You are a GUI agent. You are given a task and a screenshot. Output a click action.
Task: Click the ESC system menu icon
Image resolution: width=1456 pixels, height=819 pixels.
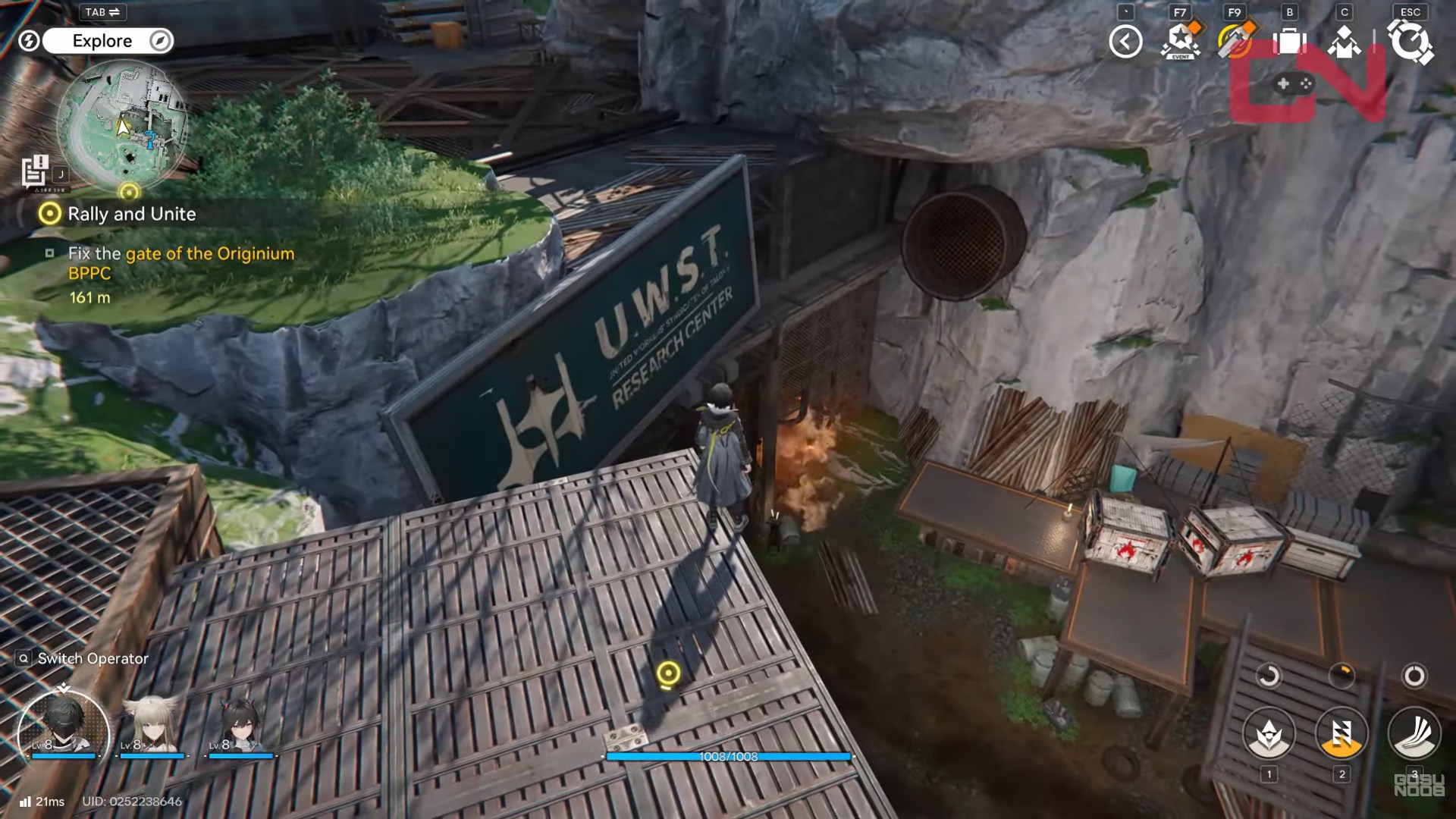click(1409, 42)
